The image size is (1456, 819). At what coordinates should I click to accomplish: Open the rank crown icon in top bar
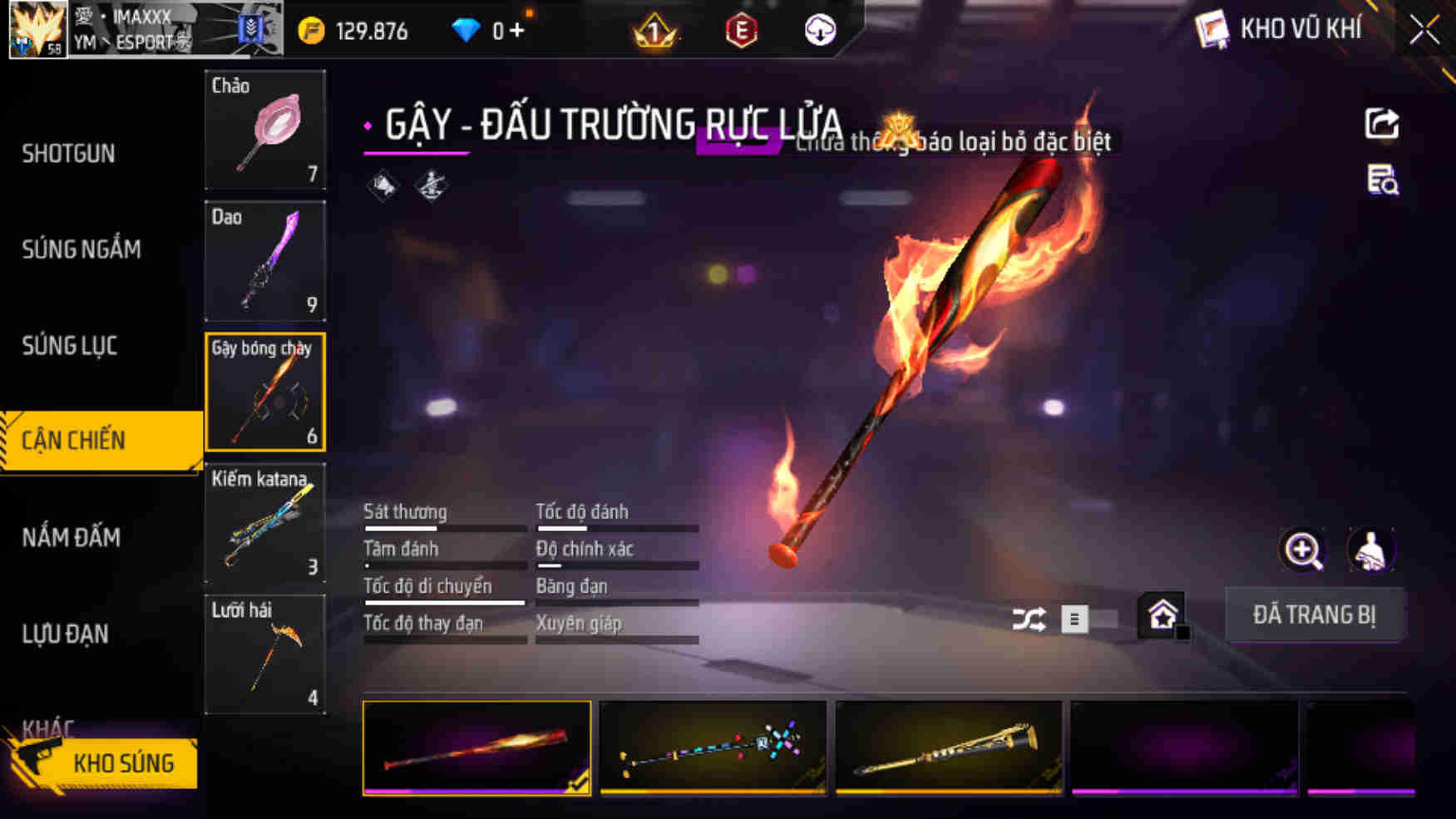tap(657, 32)
